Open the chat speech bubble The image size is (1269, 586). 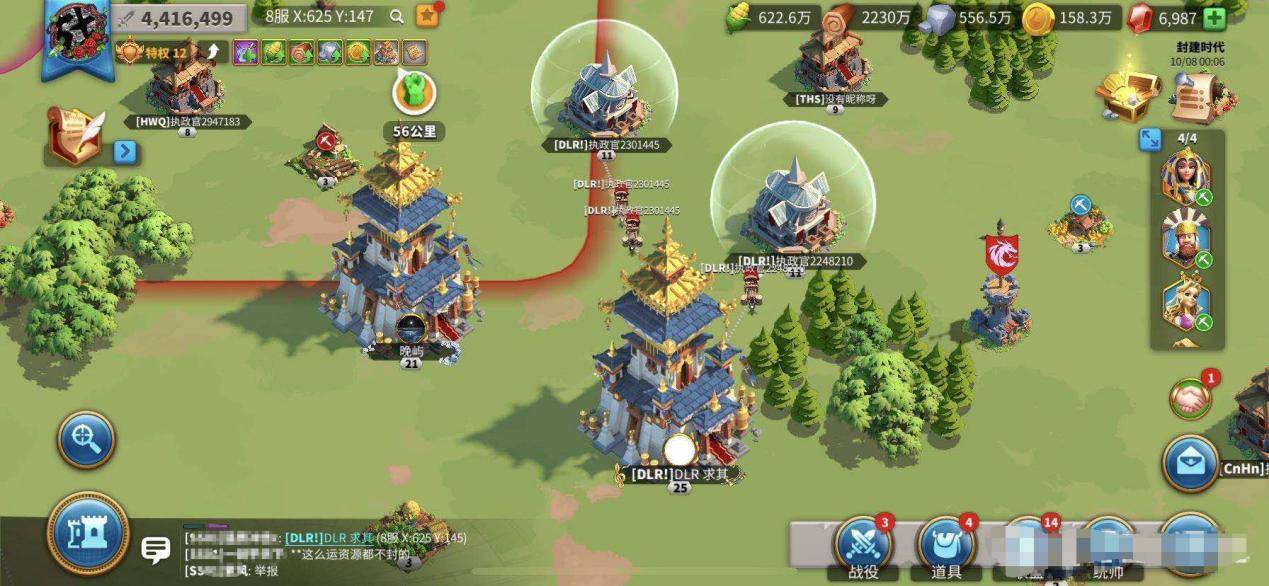point(155,549)
